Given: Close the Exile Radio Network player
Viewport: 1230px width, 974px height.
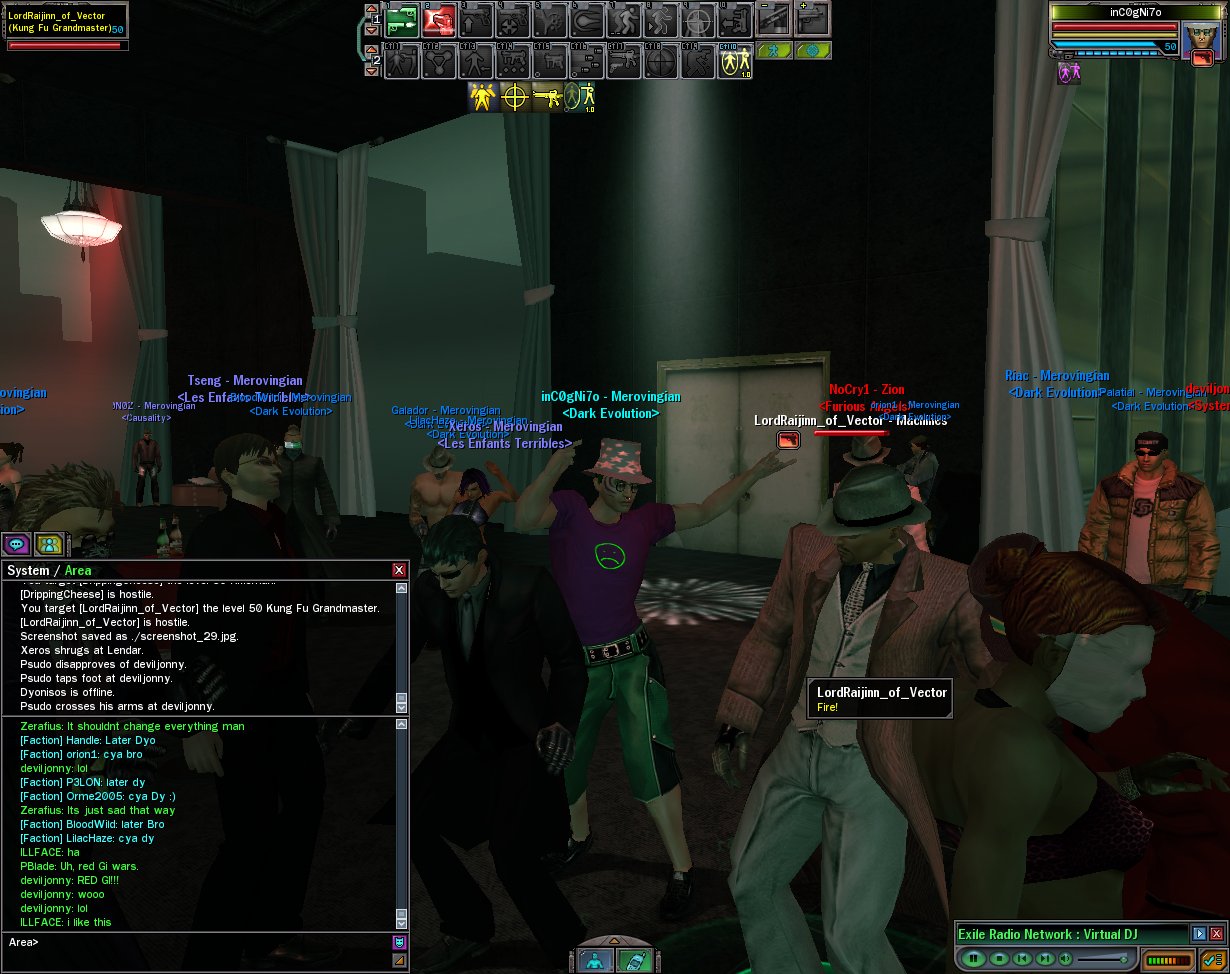Looking at the screenshot, I should pos(1217,934).
